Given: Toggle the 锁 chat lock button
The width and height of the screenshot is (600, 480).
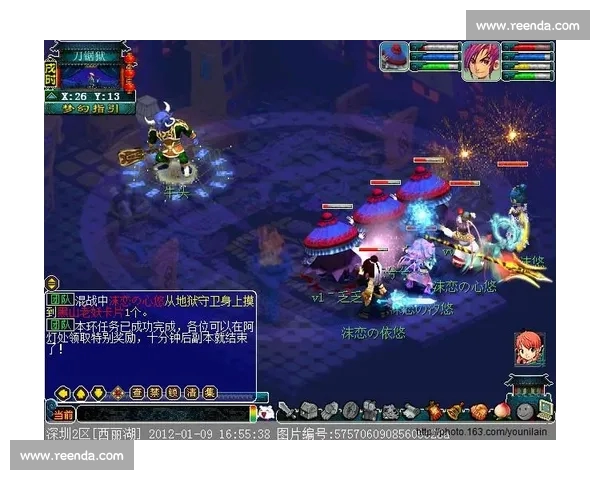Looking at the screenshot, I should (x=173, y=392).
